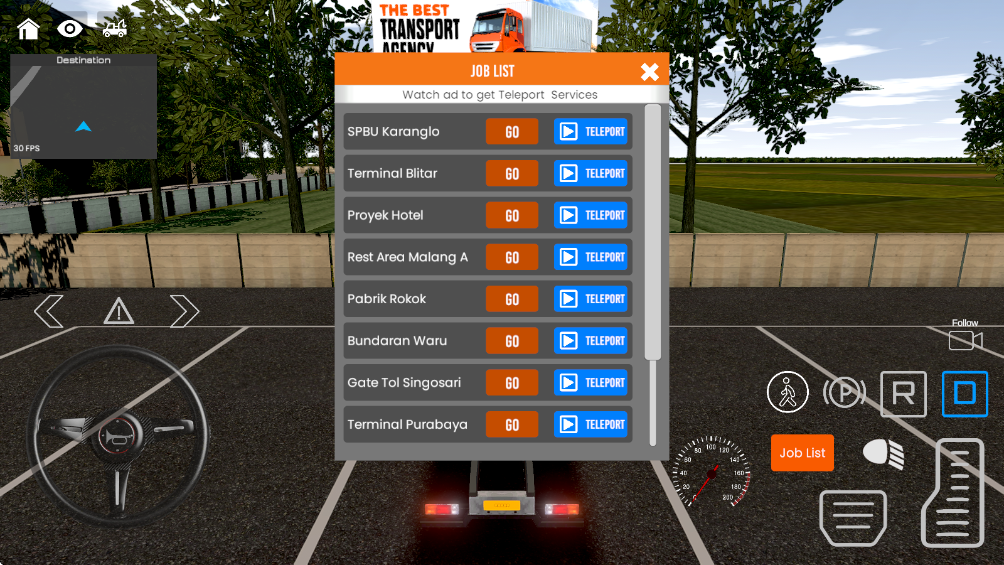Toggle the headlights icon
This screenshot has width=1004, height=565.
pyautogui.click(x=884, y=453)
